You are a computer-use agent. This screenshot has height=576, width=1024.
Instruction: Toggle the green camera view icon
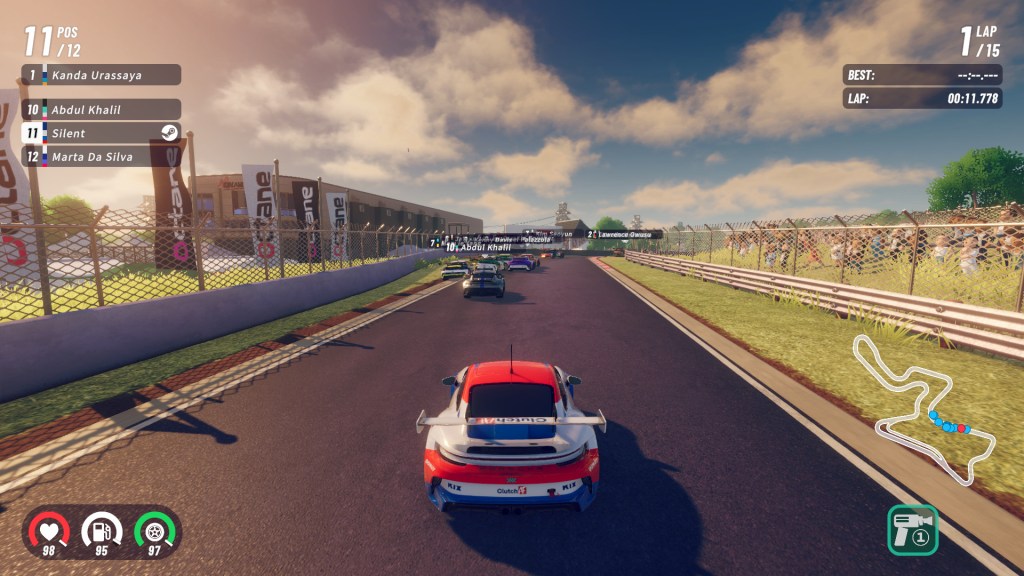pos(912,529)
